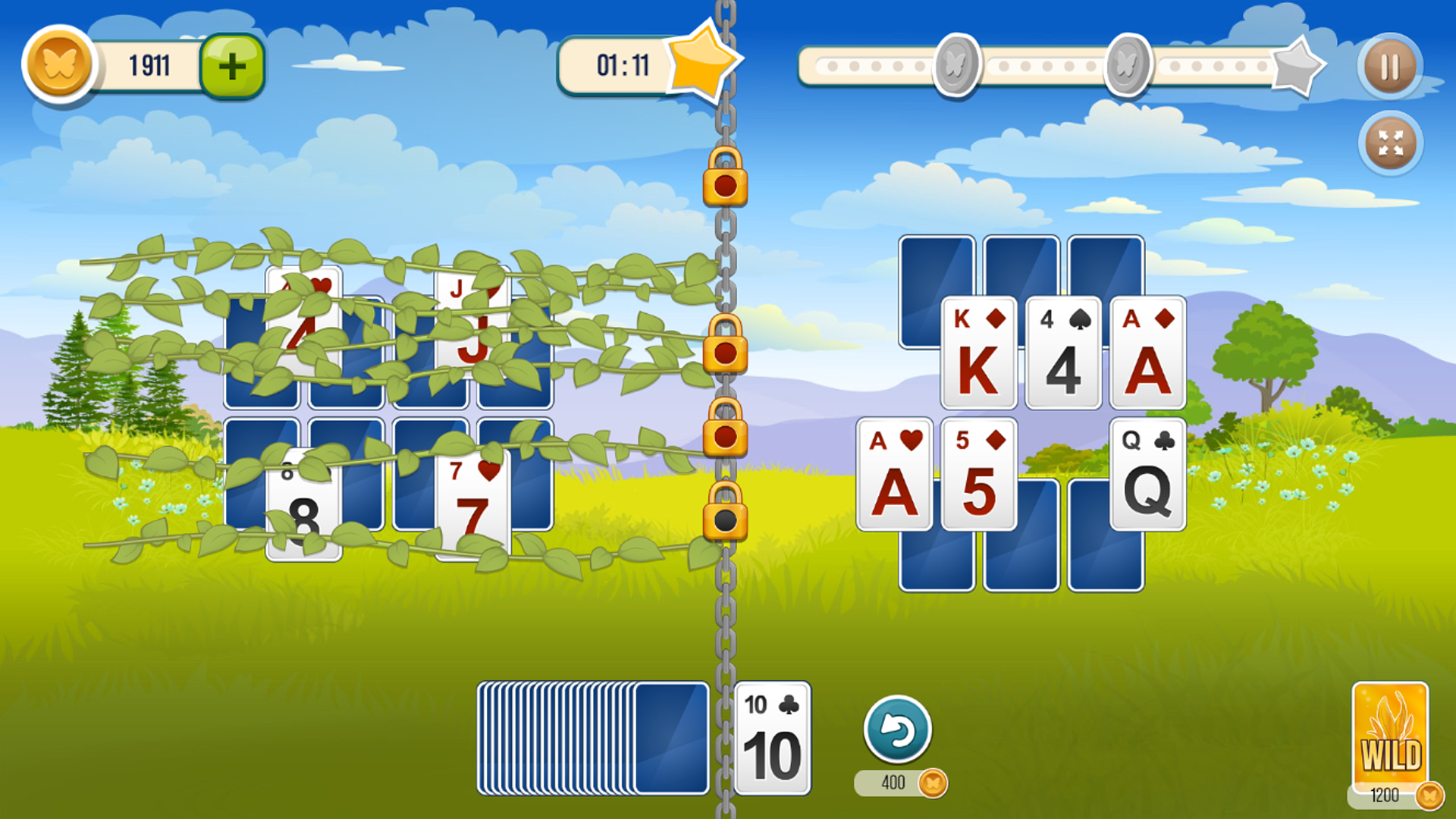Use the undo arrow icon
Image resolution: width=1456 pixels, height=819 pixels.
click(x=899, y=730)
